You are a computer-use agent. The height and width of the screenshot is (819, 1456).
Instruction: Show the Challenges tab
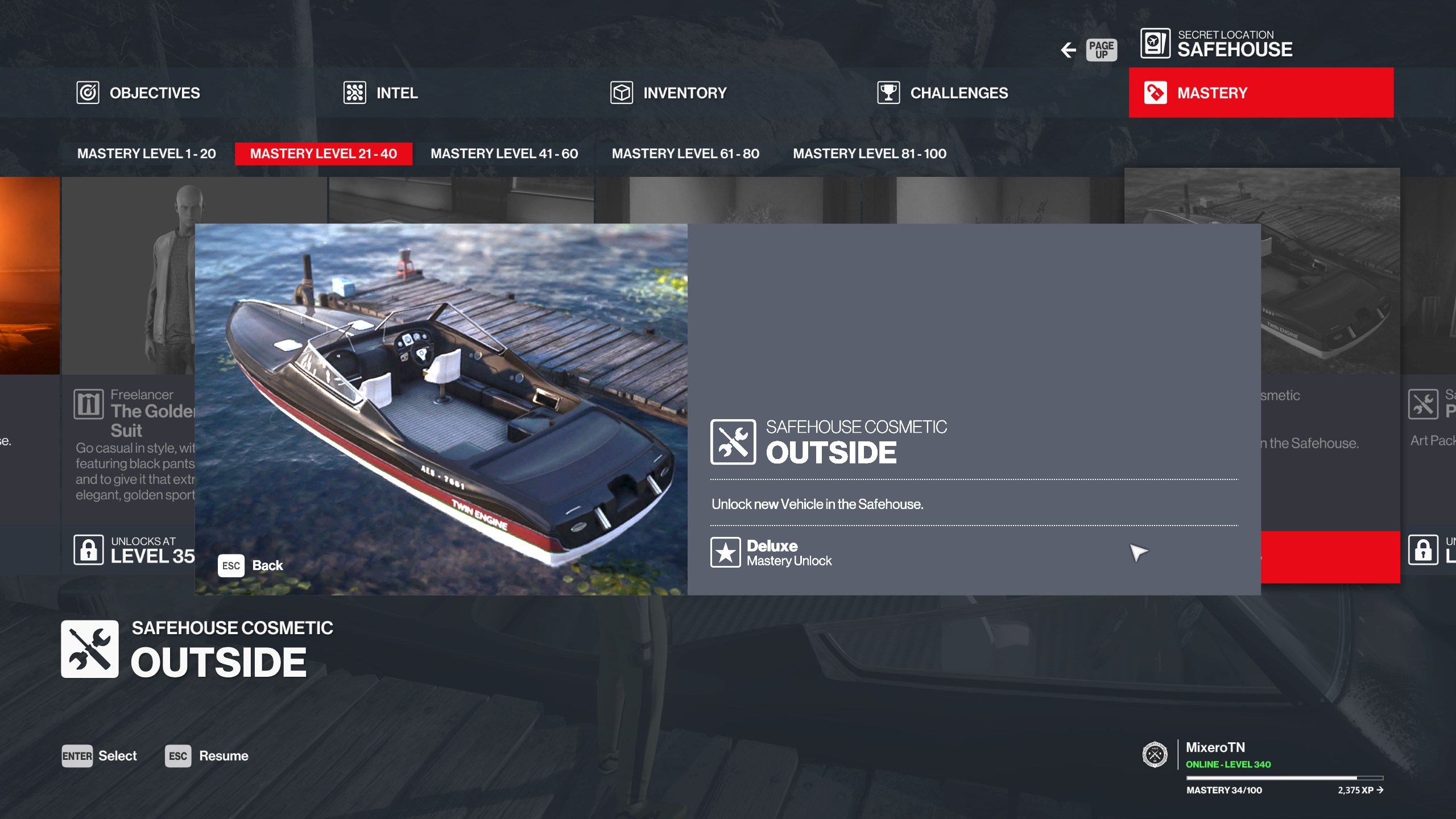point(942,93)
